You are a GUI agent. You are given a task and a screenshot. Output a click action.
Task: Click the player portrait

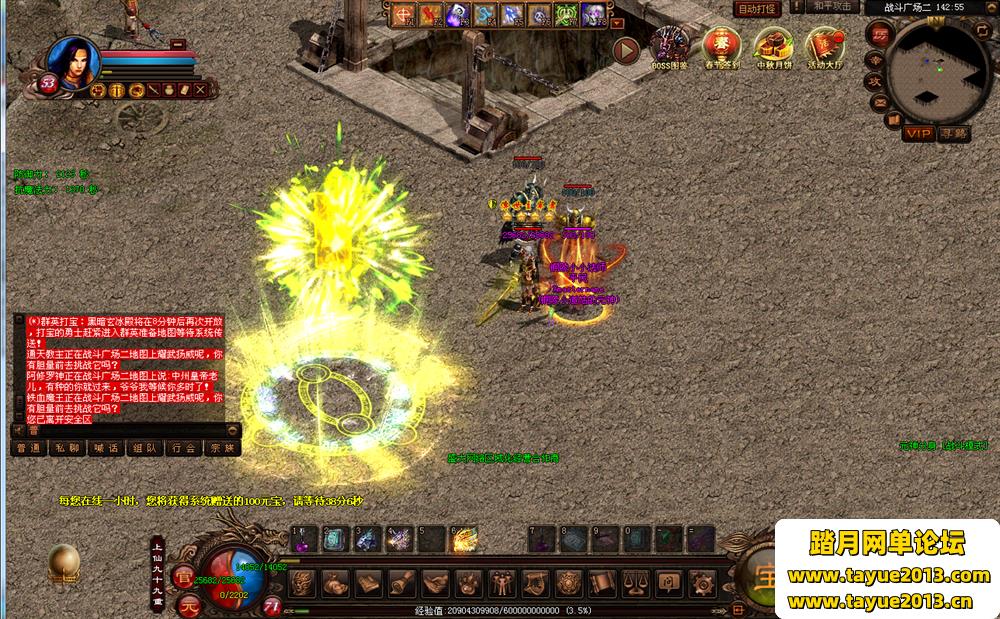click(x=72, y=63)
